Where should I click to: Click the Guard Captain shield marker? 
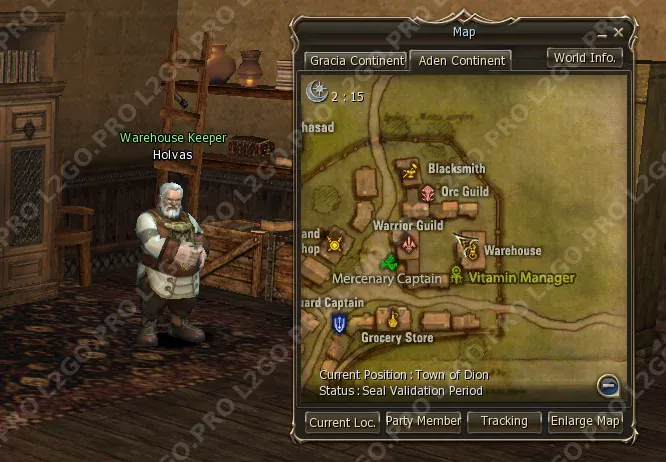pos(340,322)
